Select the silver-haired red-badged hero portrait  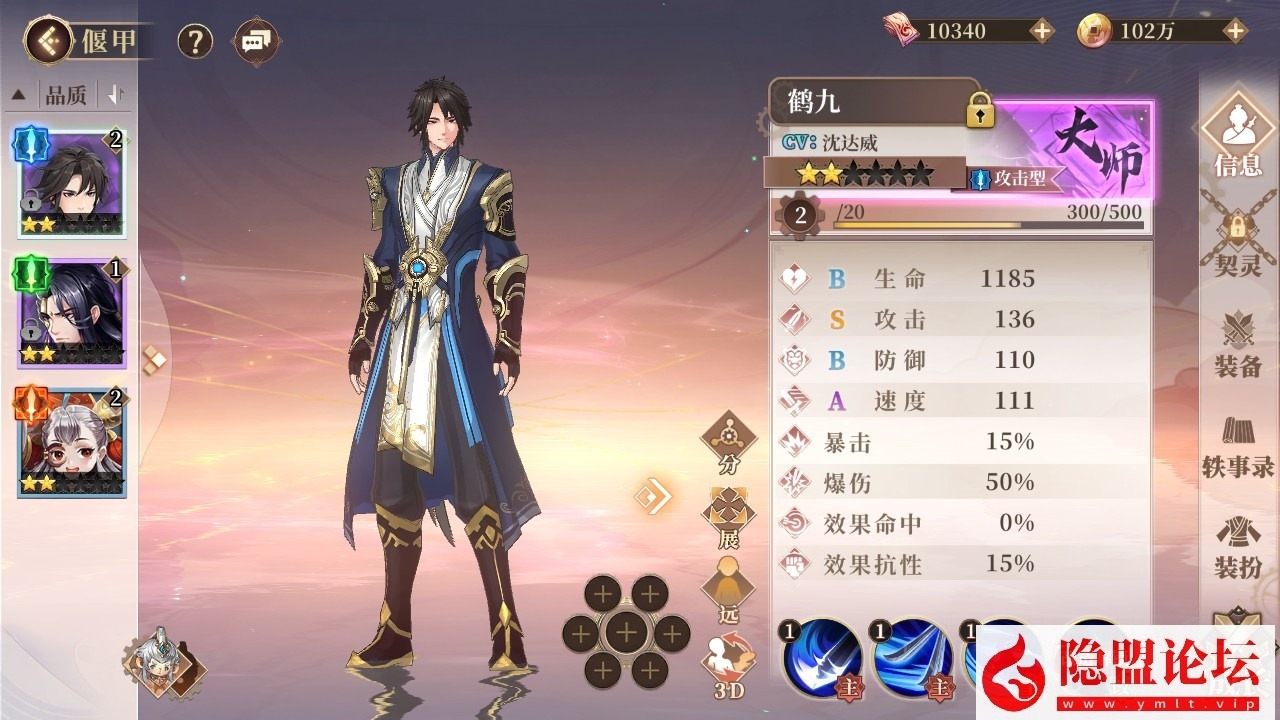71,442
